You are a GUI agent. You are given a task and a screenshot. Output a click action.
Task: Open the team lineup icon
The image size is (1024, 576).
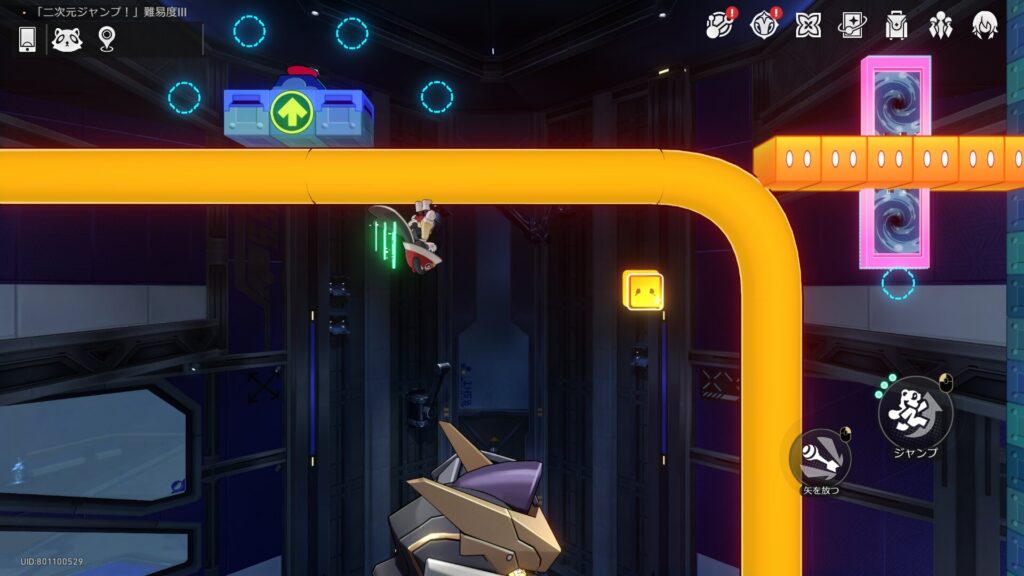click(940, 25)
